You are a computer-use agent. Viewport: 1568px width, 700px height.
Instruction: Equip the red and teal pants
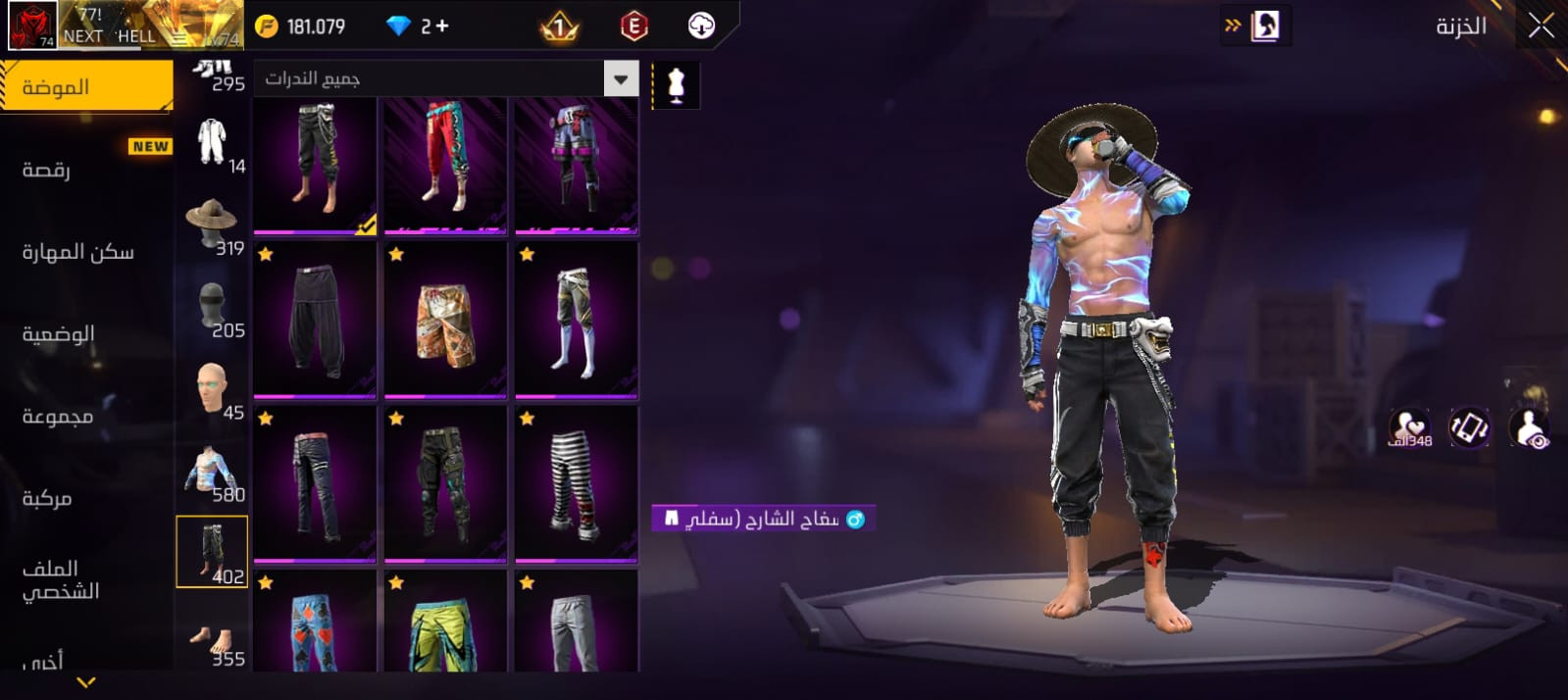(445, 162)
